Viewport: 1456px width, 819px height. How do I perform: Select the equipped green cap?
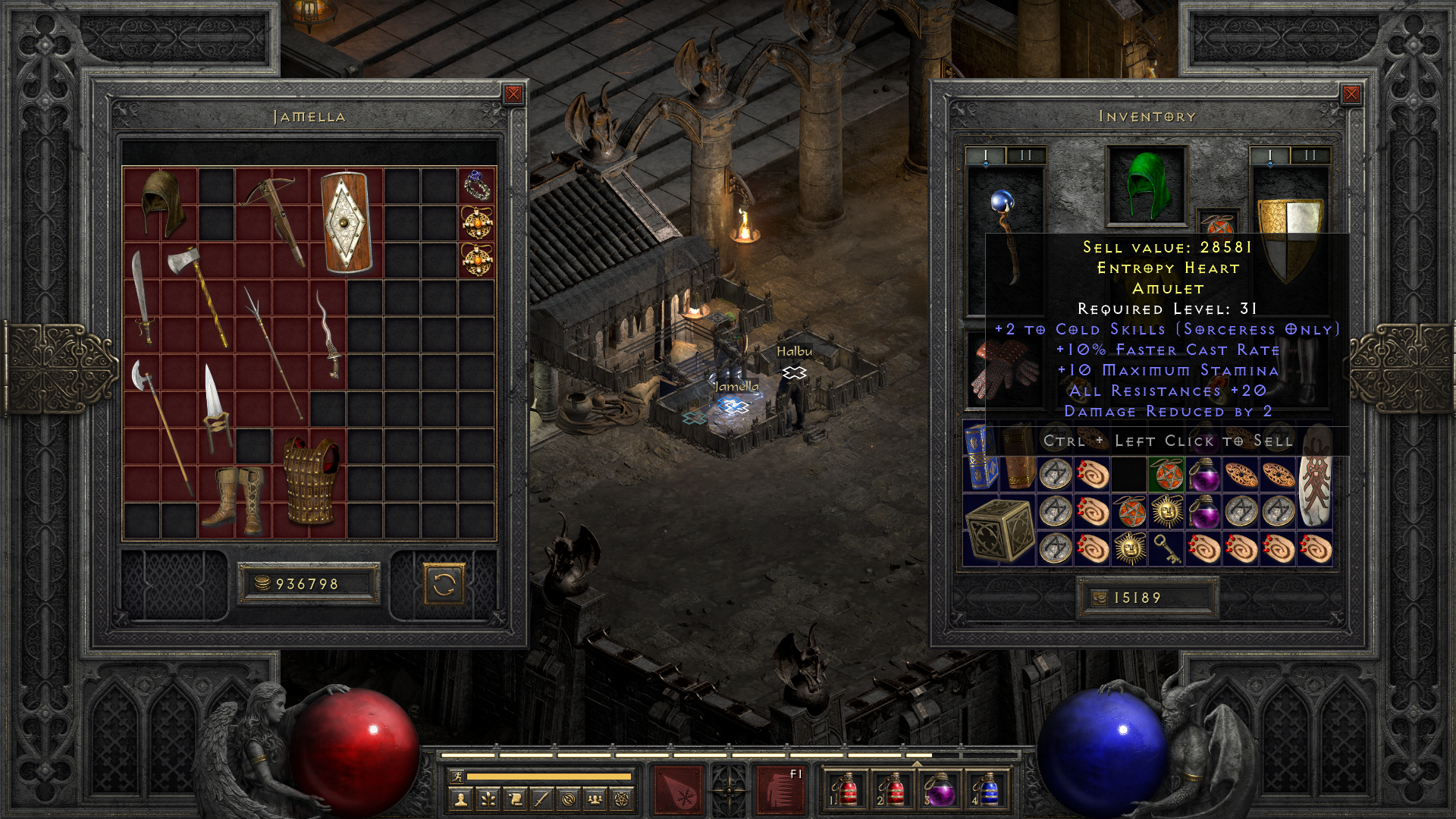1146,185
